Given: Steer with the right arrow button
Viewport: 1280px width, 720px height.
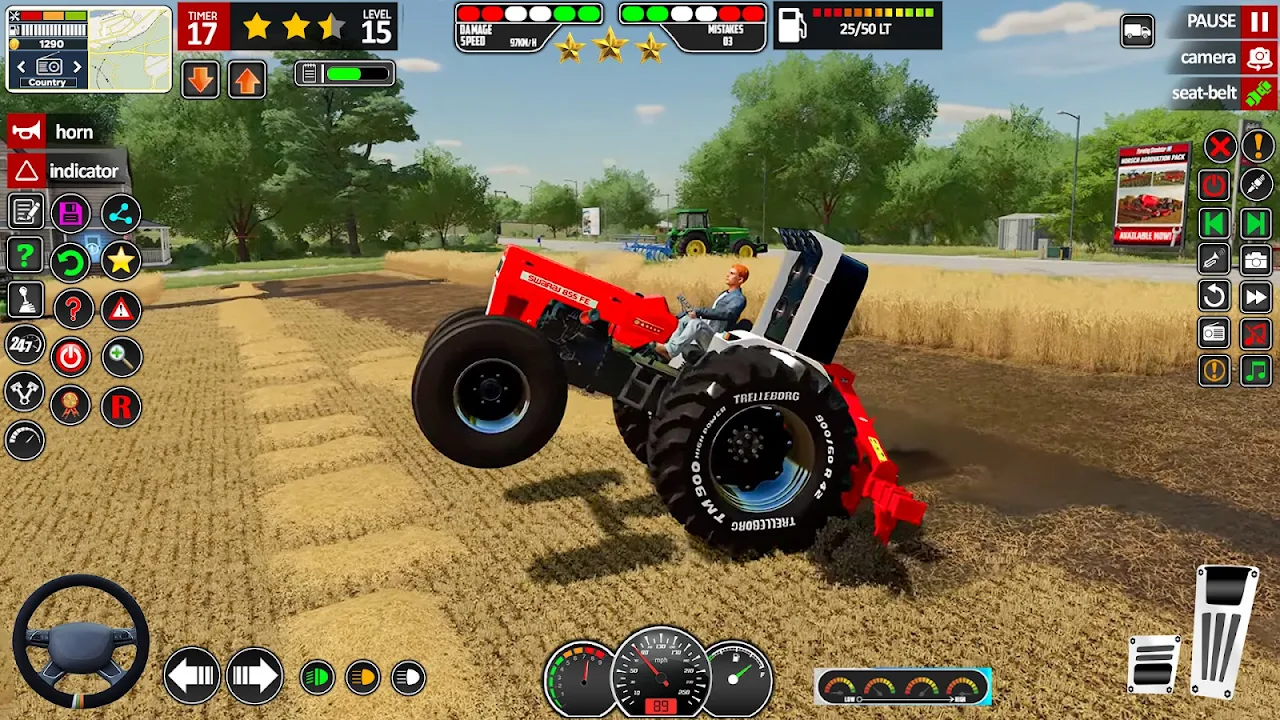Looking at the screenshot, I should pos(254,676).
